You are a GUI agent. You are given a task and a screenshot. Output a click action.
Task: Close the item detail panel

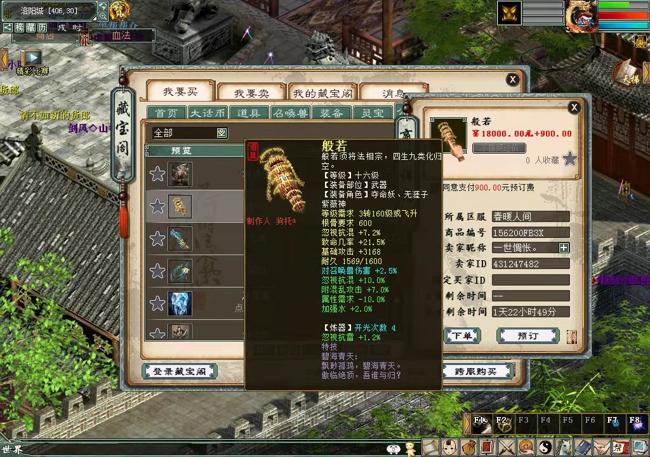(574, 107)
